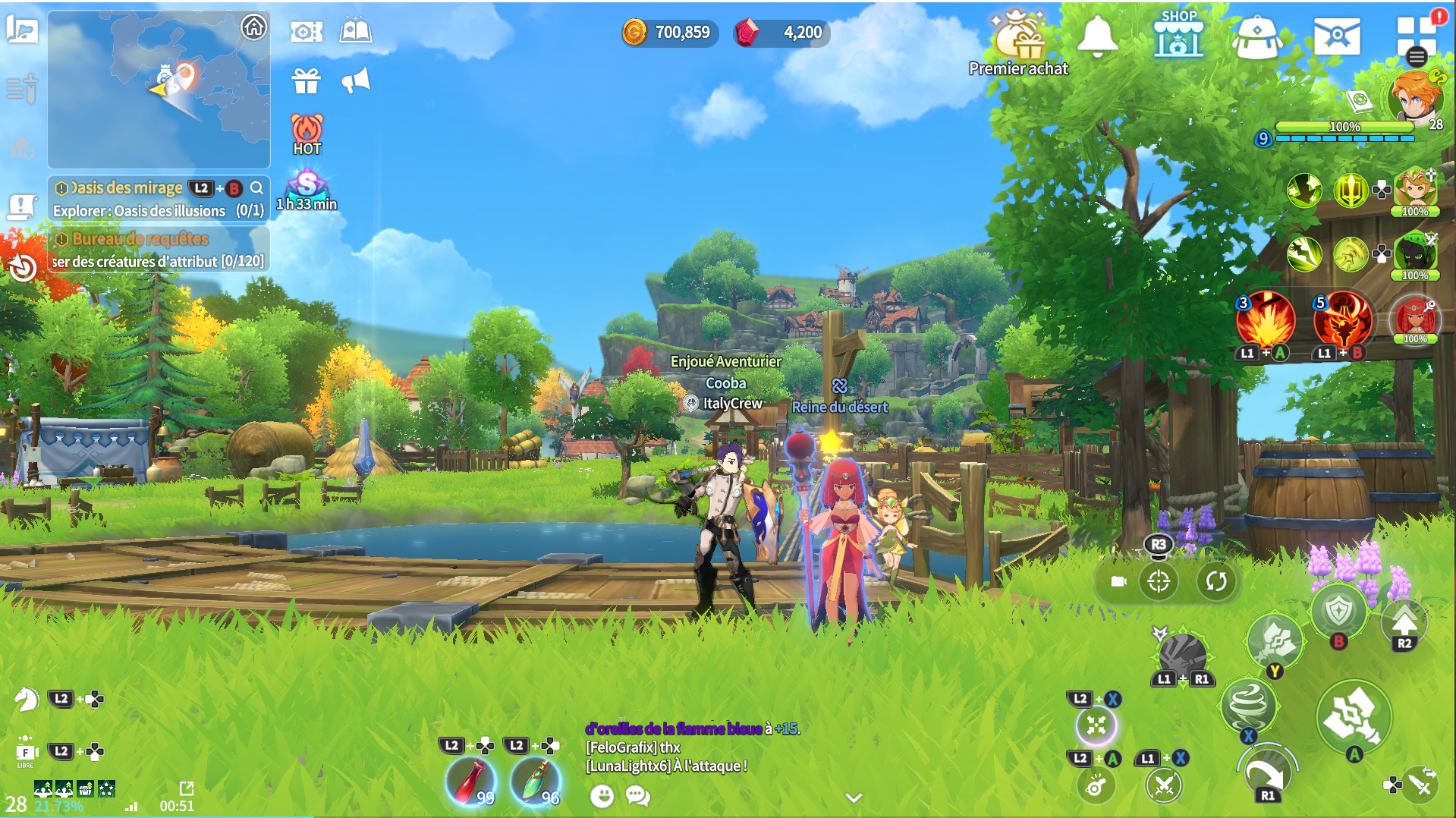
Task: Use the green potion with 96 count
Action: point(536,782)
